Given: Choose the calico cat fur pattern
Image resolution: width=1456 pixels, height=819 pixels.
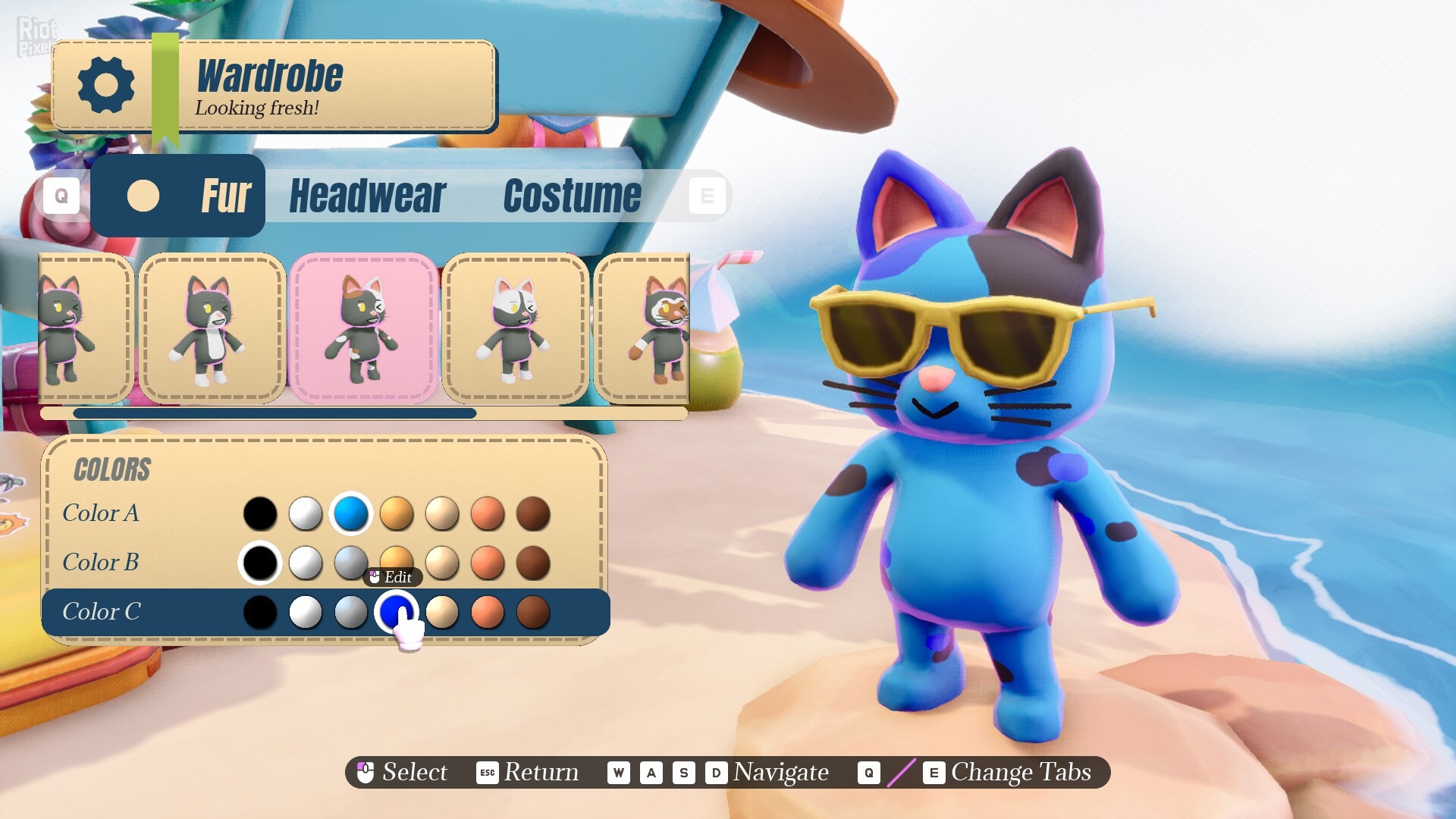Looking at the screenshot, I should pos(363,328).
